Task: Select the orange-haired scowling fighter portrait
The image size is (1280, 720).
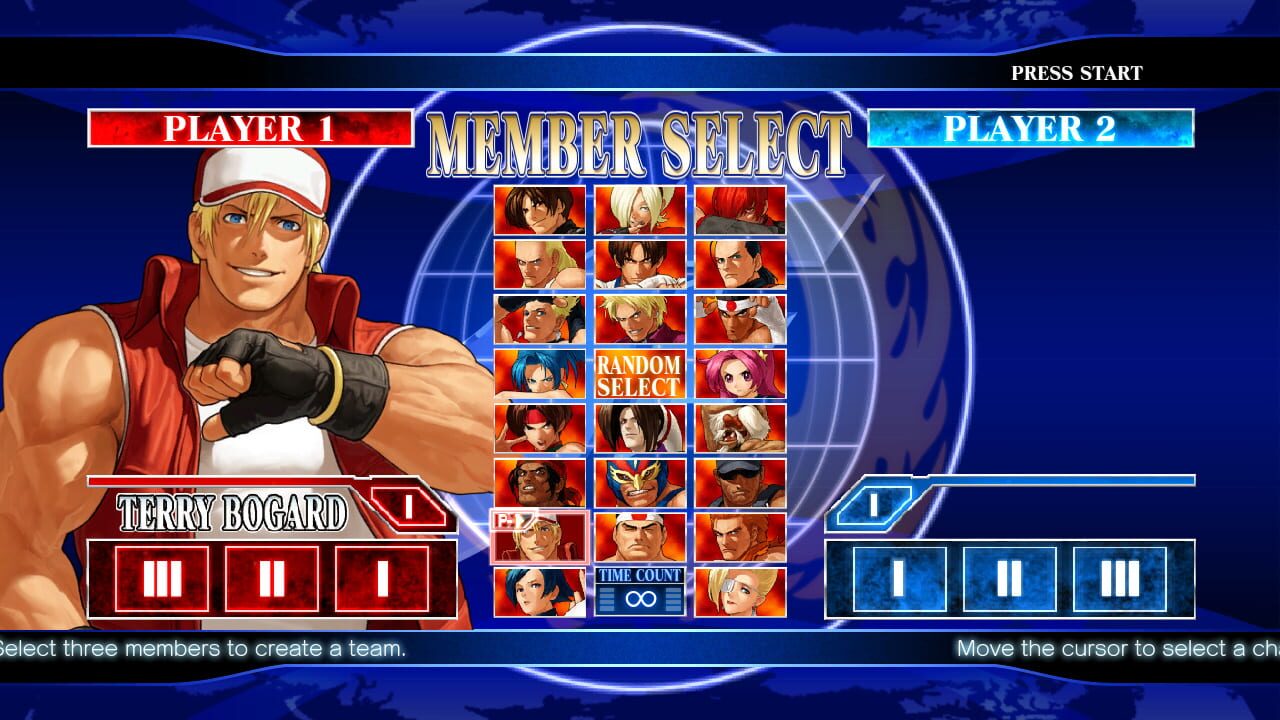Action: pos(741,537)
